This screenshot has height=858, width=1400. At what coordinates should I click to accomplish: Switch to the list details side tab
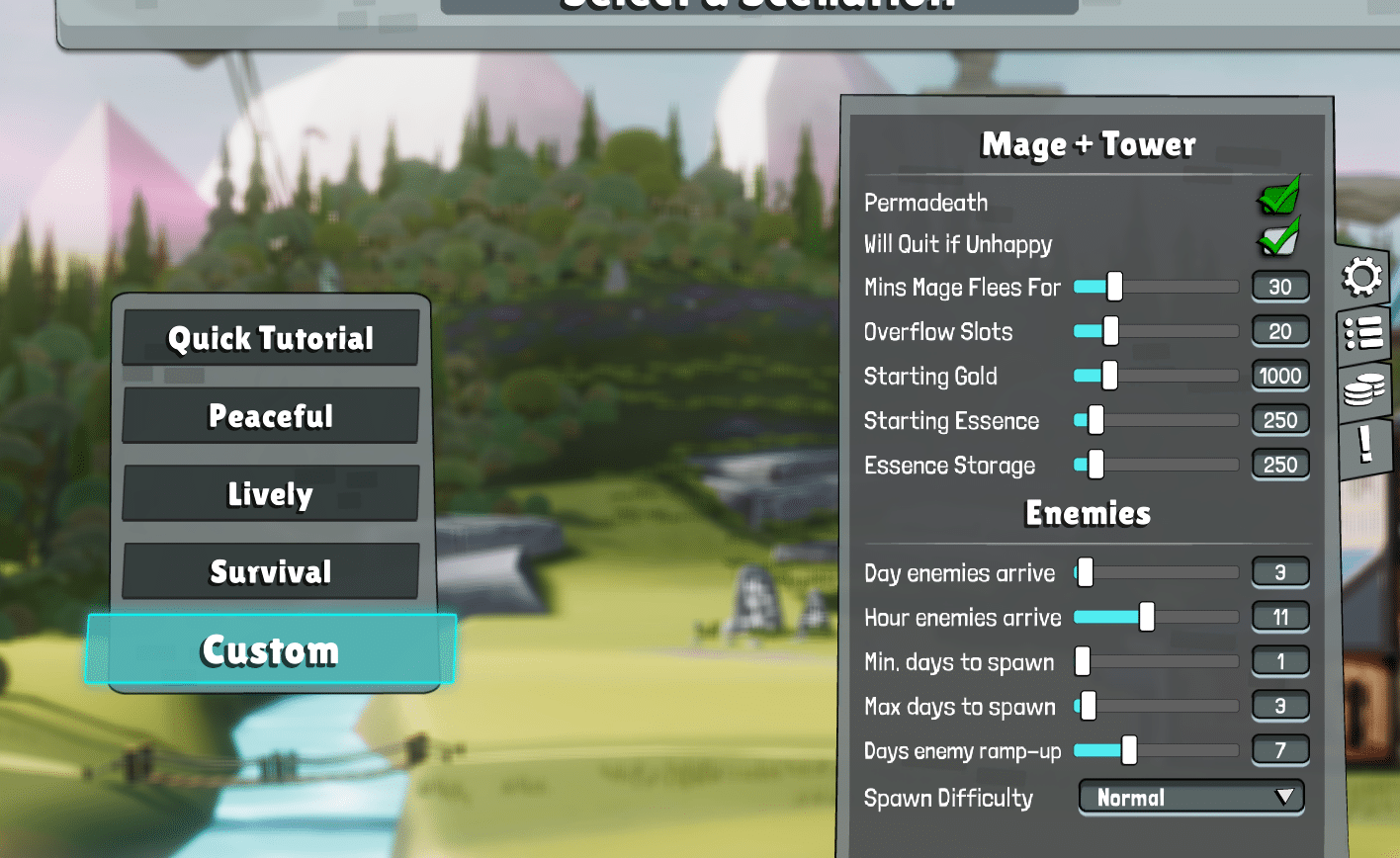[x=1362, y=336]
